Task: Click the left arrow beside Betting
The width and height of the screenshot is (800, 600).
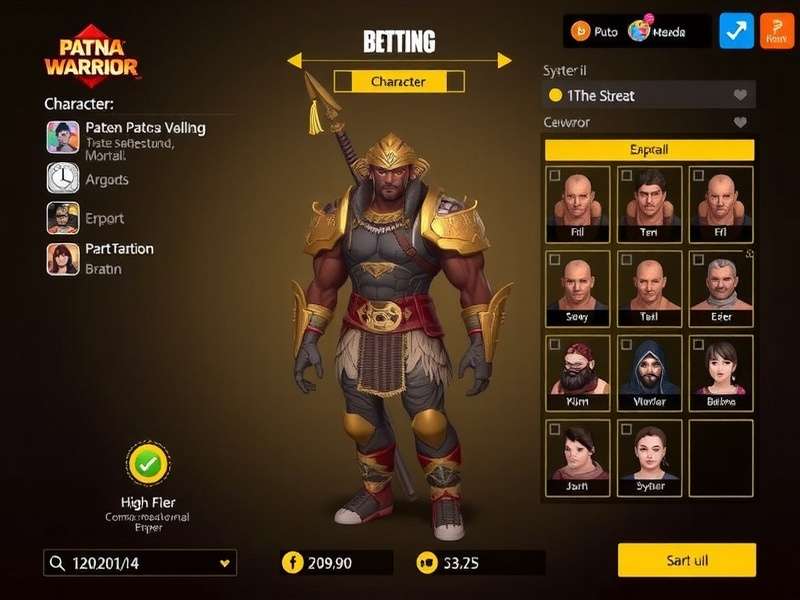Action: point(295,61)
